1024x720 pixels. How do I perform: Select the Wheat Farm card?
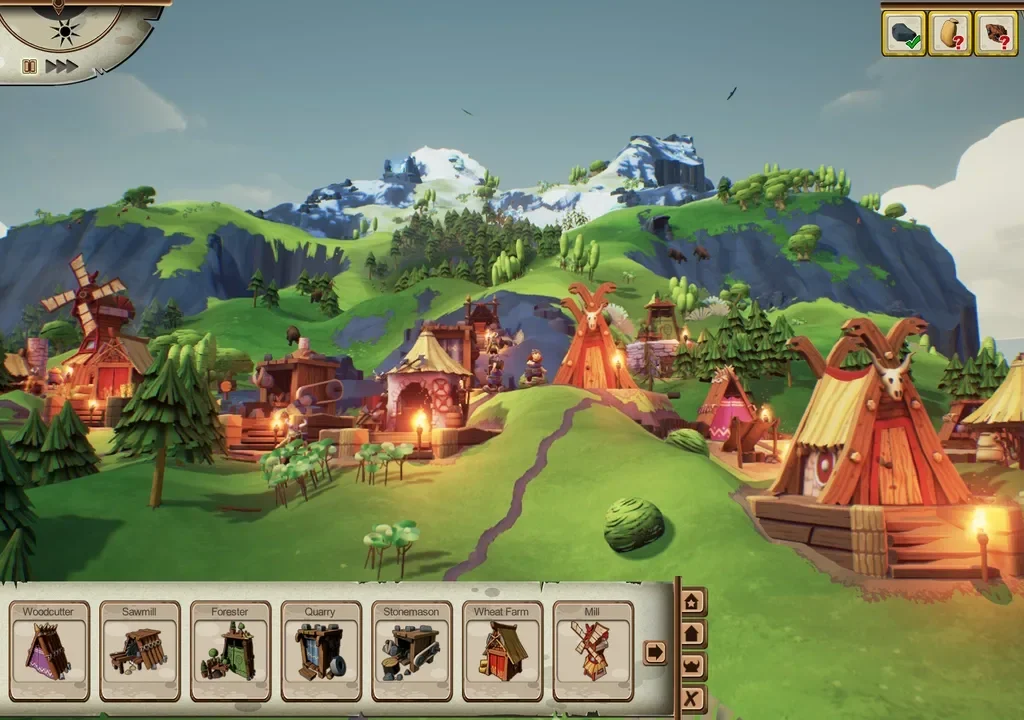click(x=502, y=650)
